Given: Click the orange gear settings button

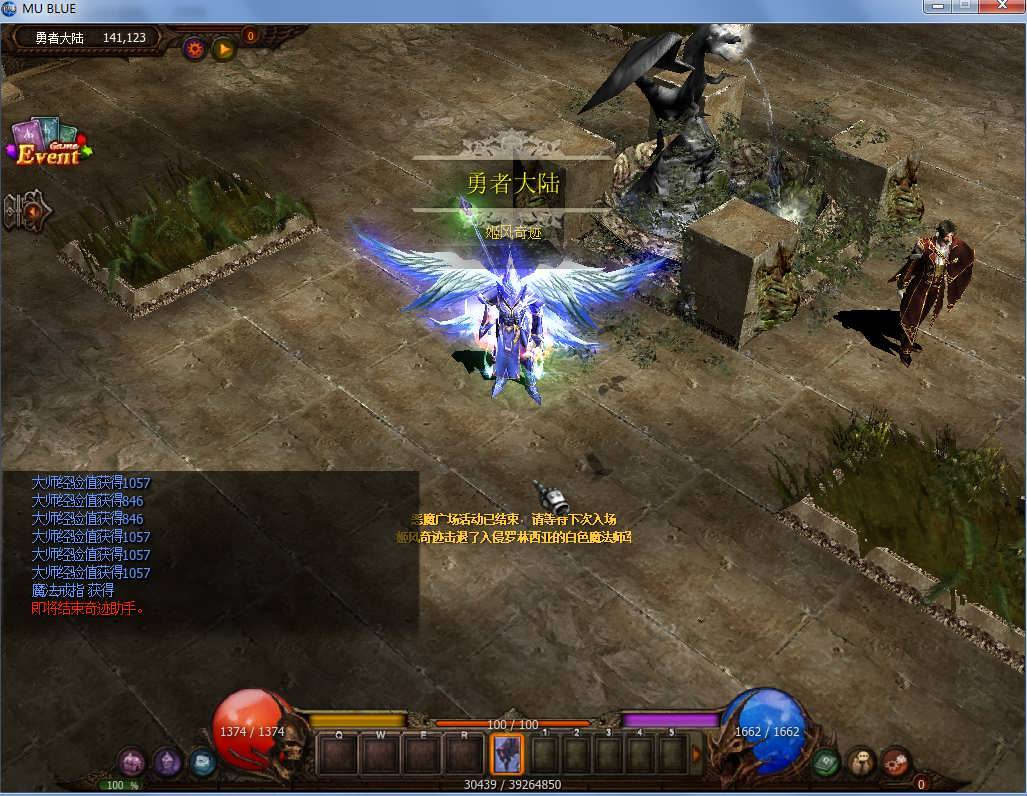Looking at the screenshot, I should coord(194,47).
